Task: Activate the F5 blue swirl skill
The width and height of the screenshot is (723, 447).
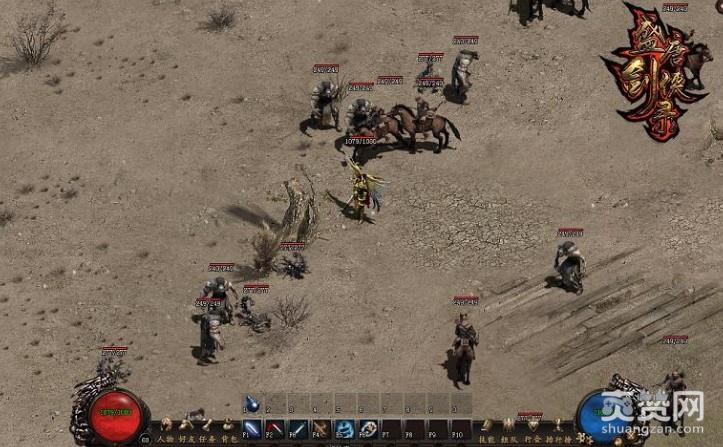Action: 344,428
